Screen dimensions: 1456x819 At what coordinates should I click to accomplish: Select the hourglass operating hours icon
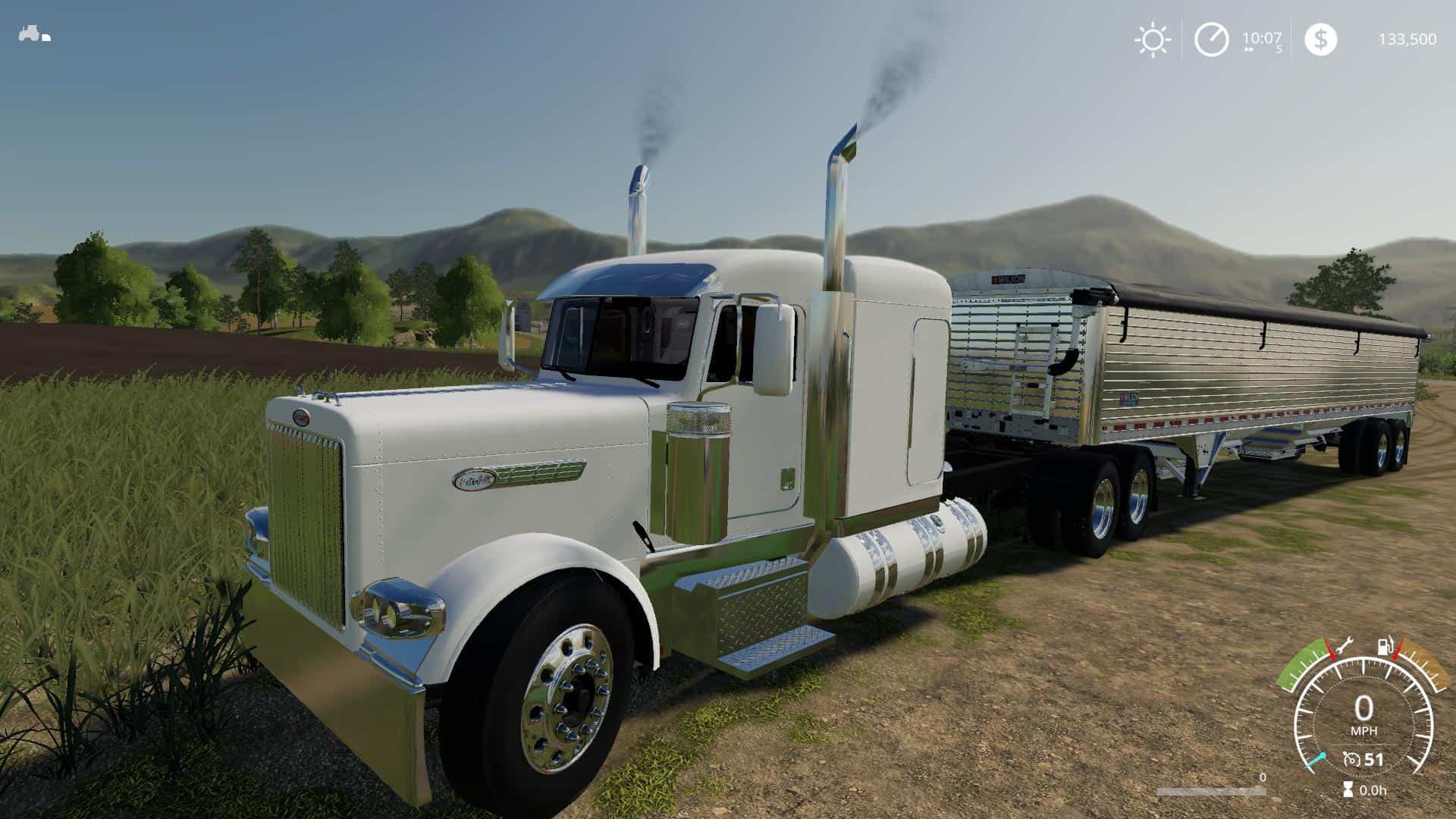(x=1348, y=790)
